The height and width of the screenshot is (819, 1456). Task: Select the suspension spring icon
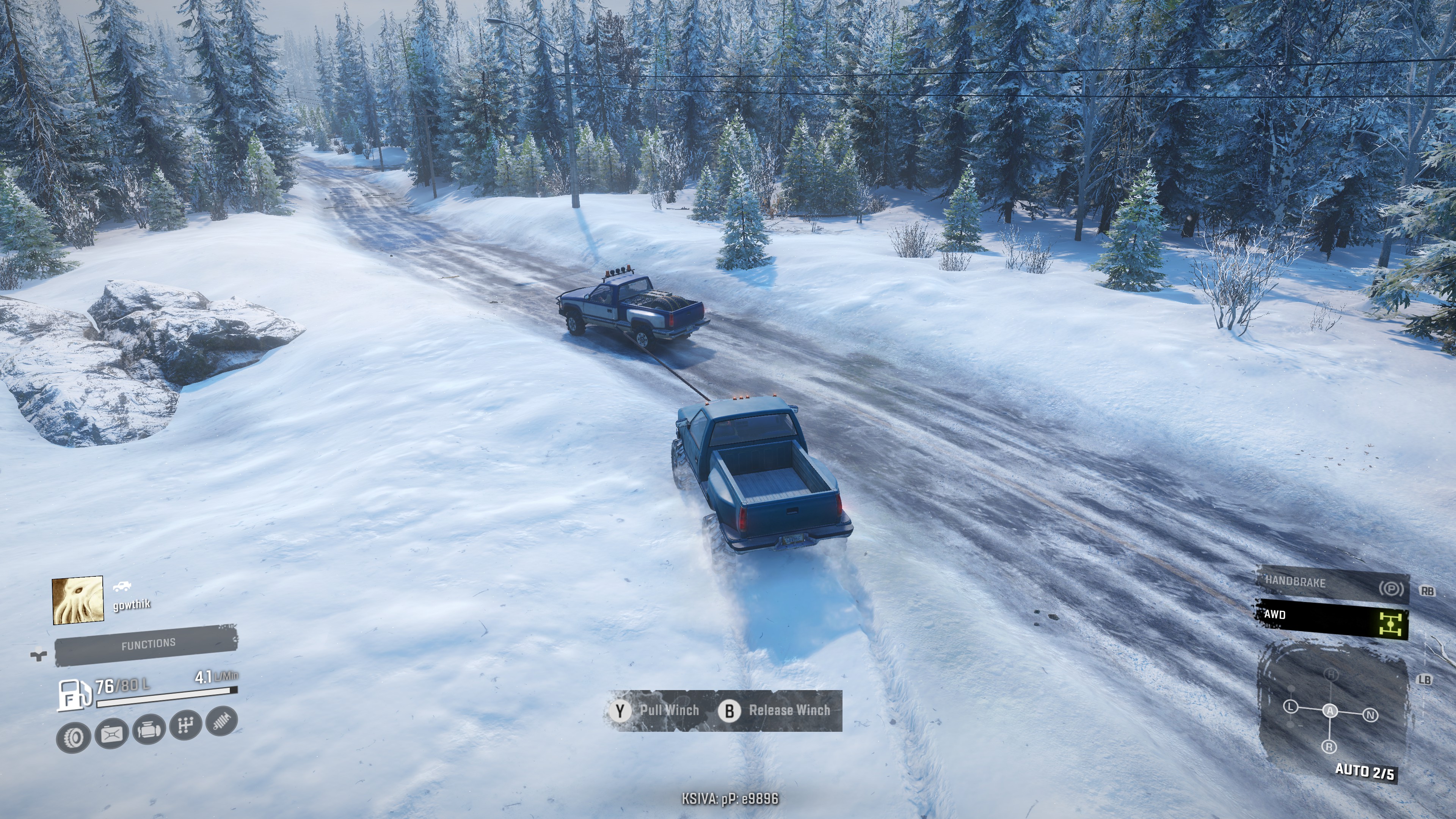pos(221,721)
